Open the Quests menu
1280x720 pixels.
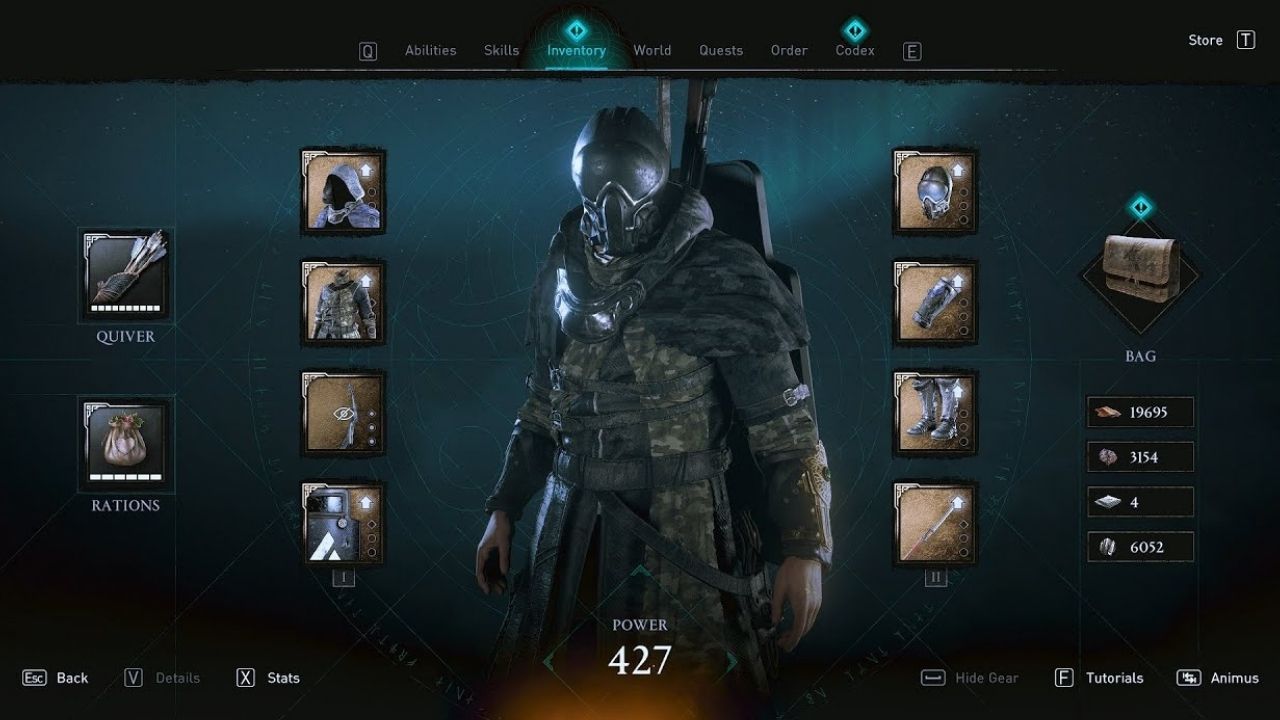coord(721,50)
